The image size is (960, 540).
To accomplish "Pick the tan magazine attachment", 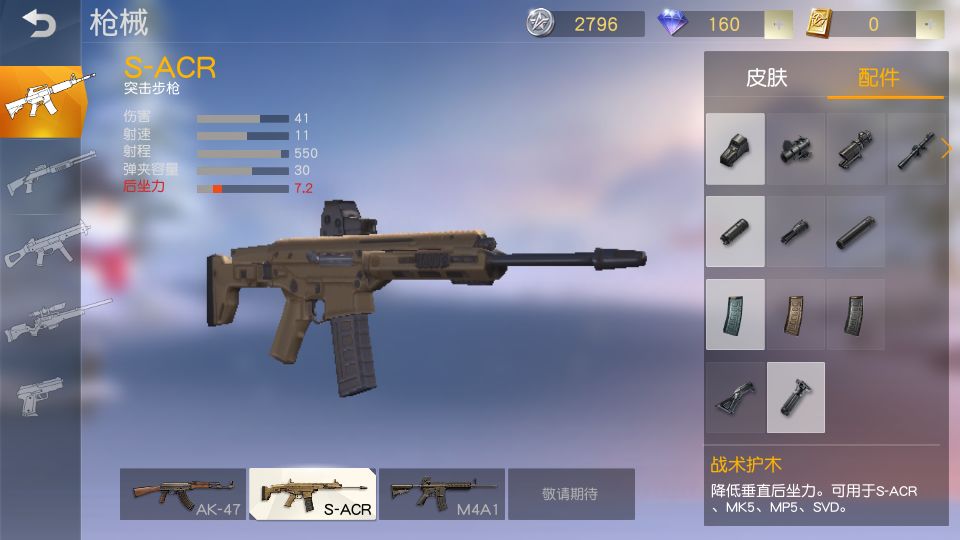I will (796, 314).
